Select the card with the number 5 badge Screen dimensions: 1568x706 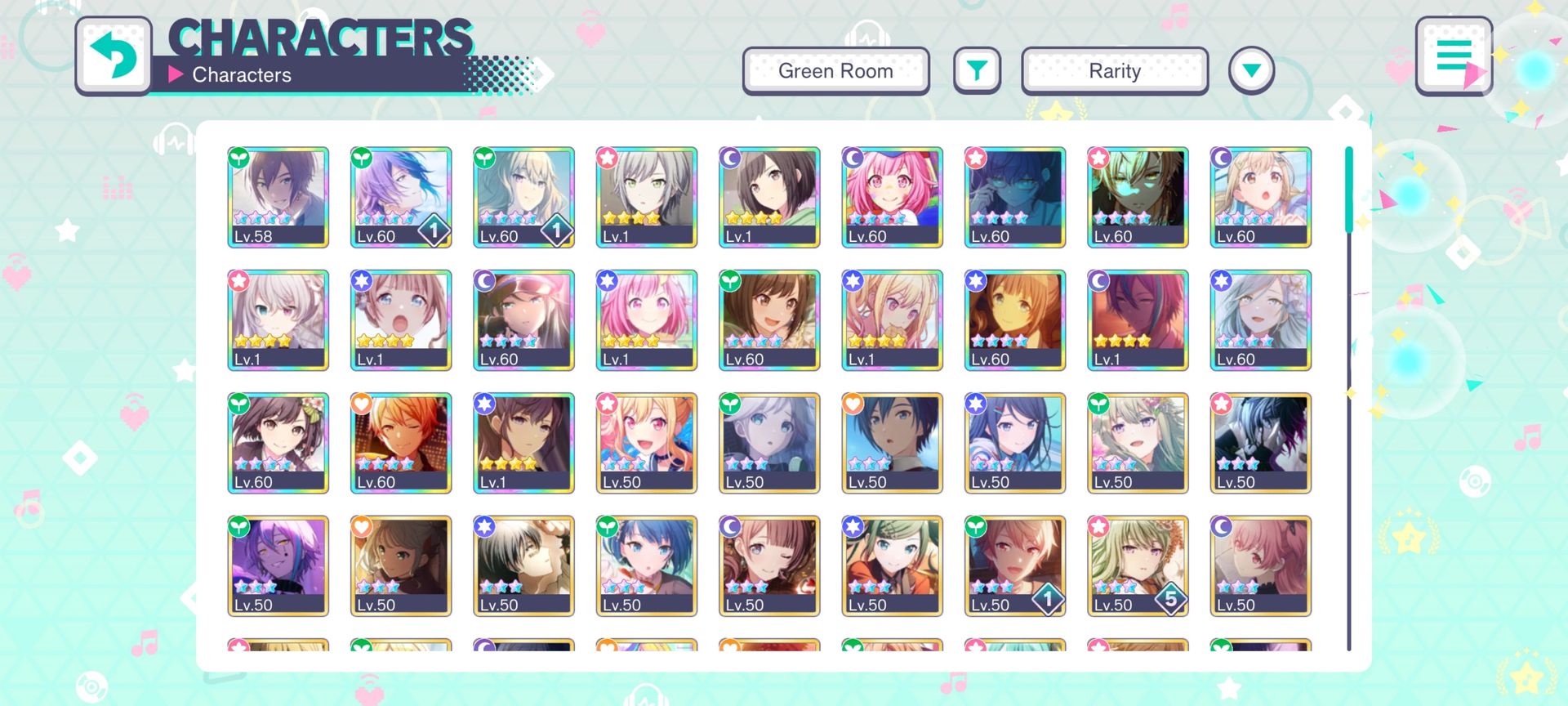coord(1138,565)
